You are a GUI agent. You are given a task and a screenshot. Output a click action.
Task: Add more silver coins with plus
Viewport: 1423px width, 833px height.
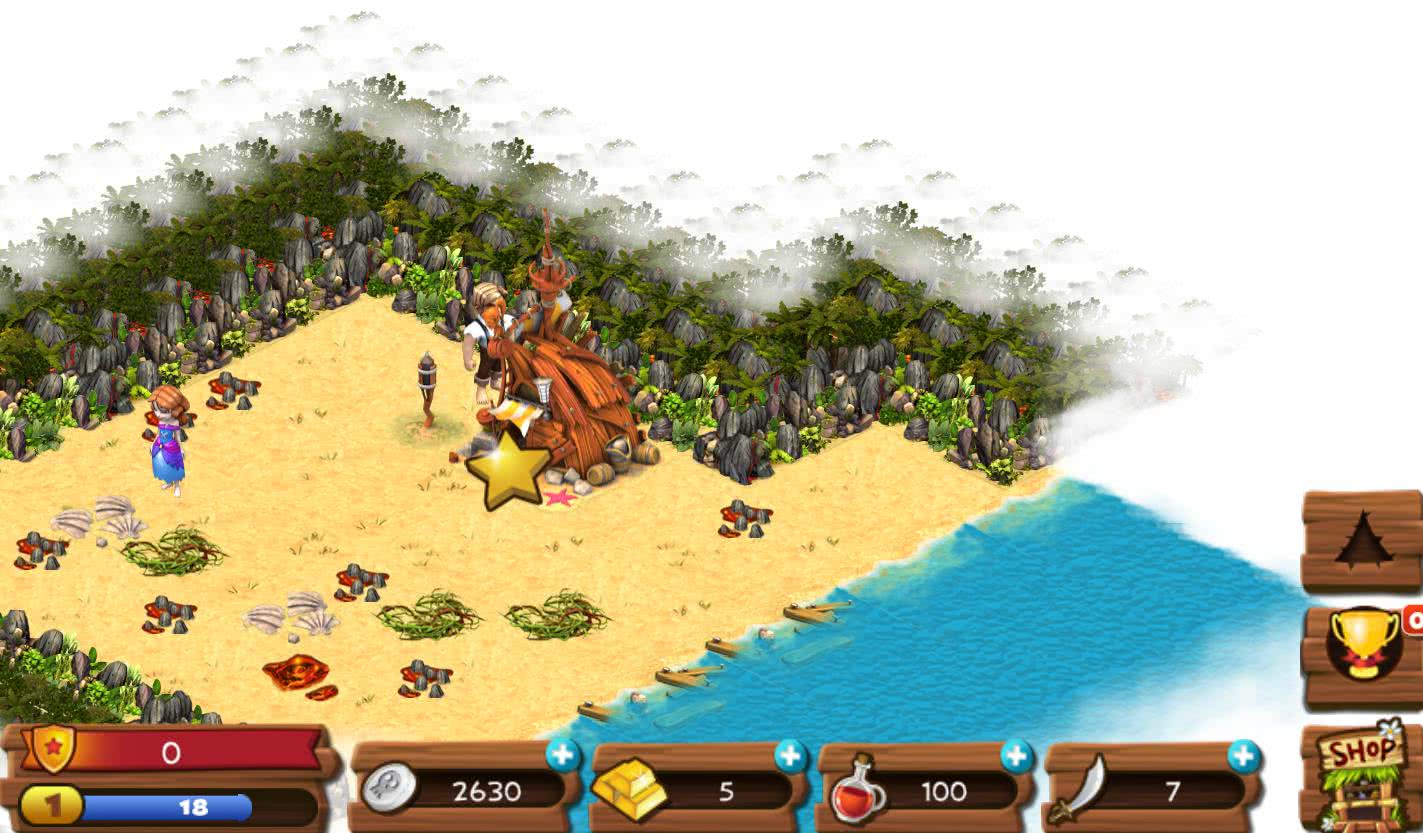click(x=563, y=756)
